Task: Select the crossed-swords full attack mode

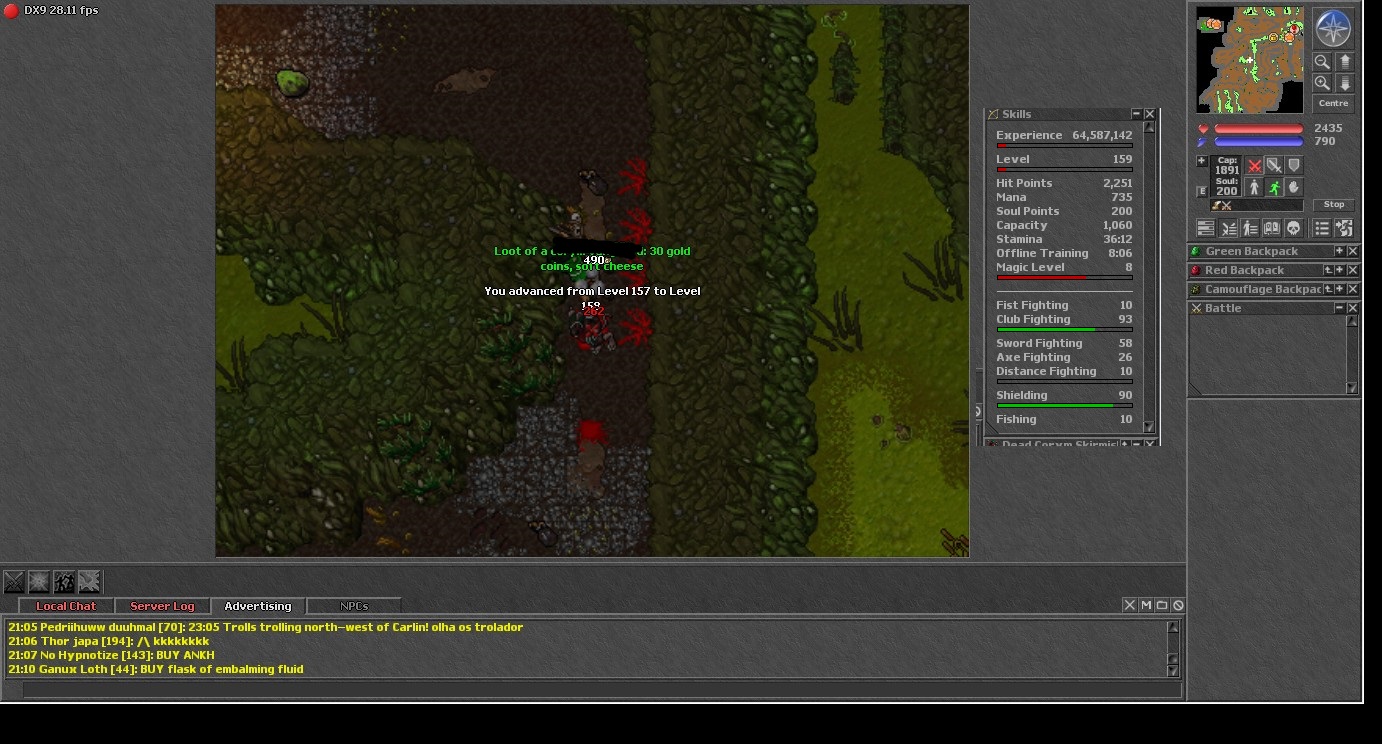Action: [1254, 166]
